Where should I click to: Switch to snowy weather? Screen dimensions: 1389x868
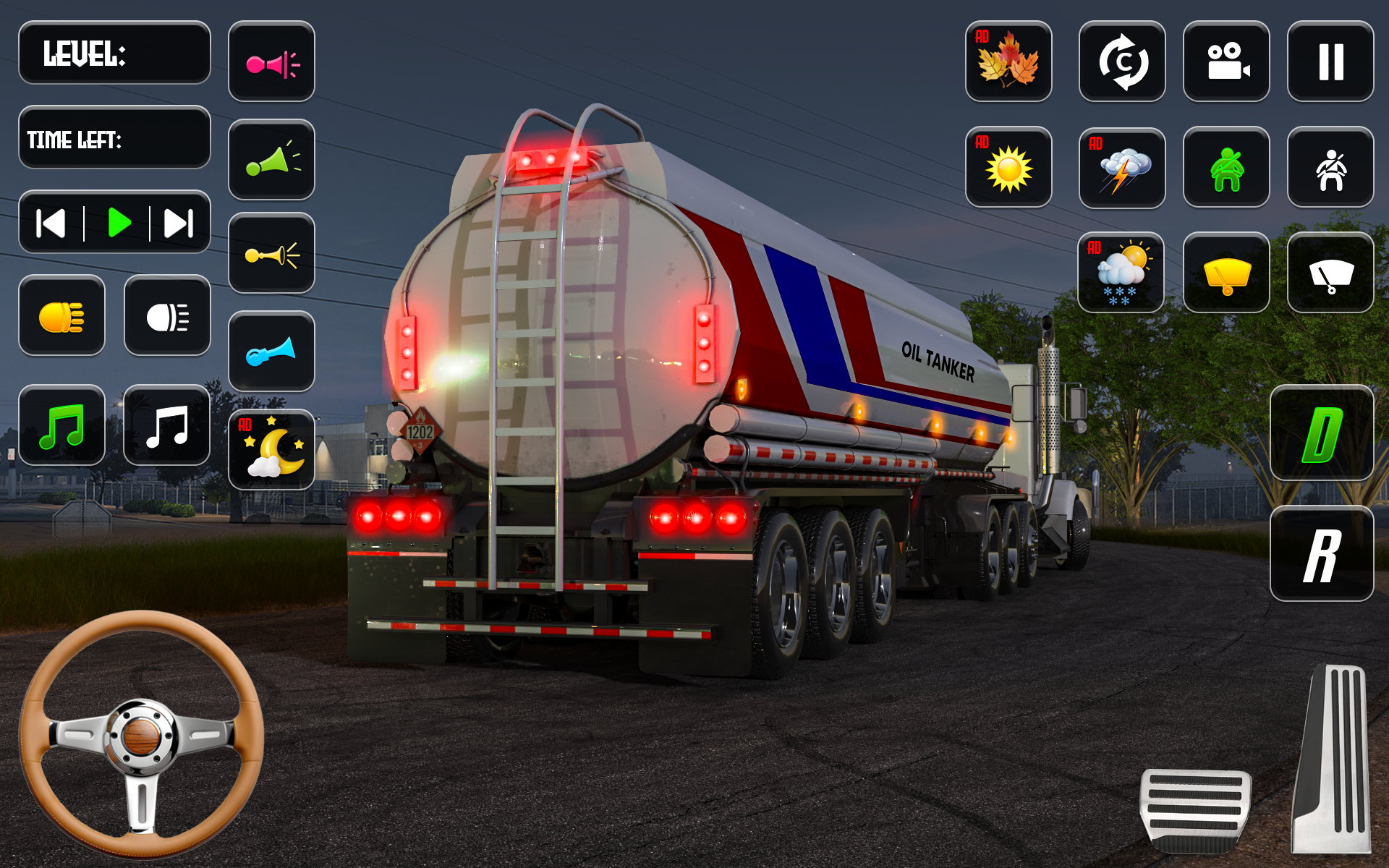(1120, 273)
